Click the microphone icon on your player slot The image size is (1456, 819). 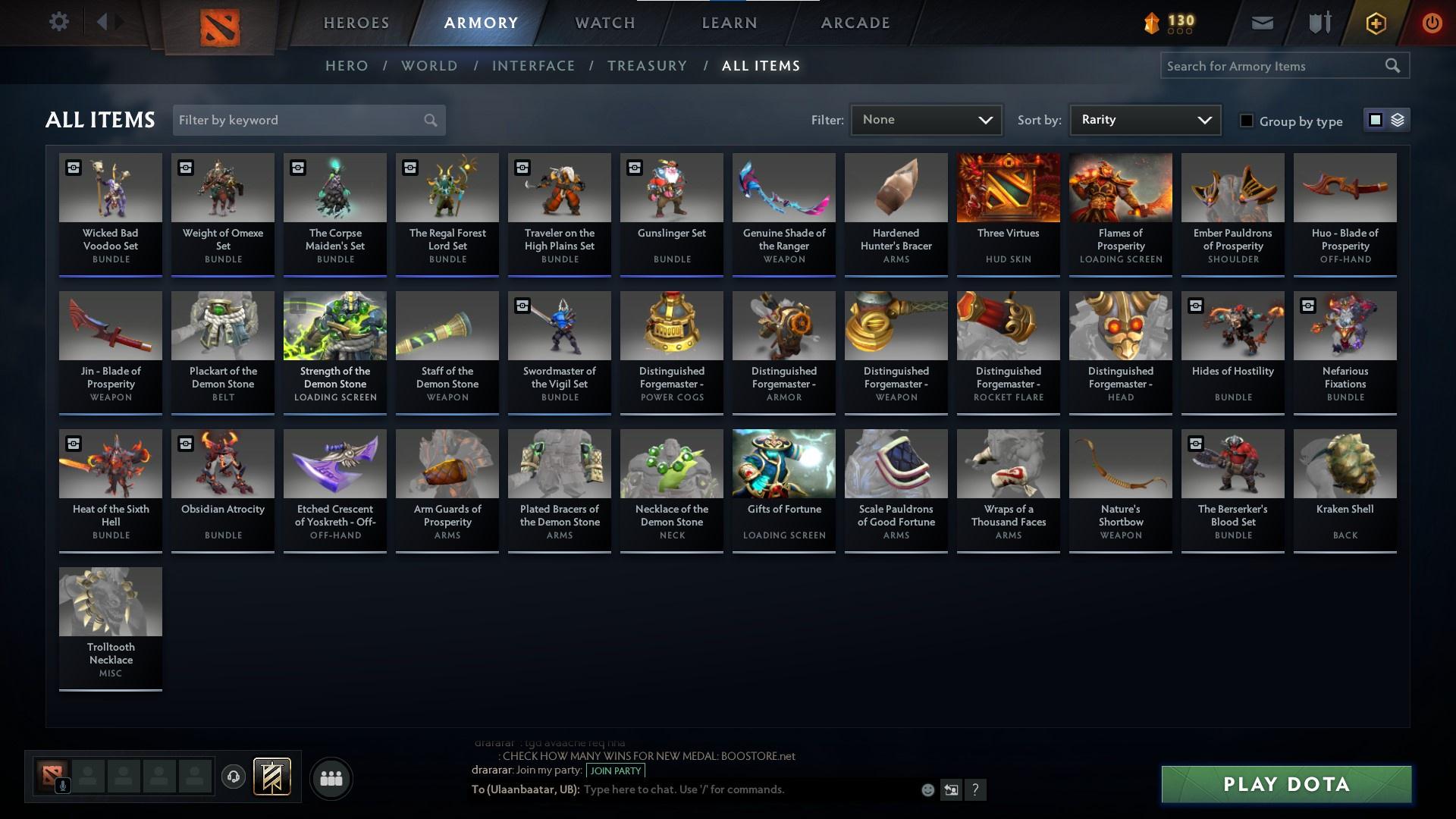[62, 786]
